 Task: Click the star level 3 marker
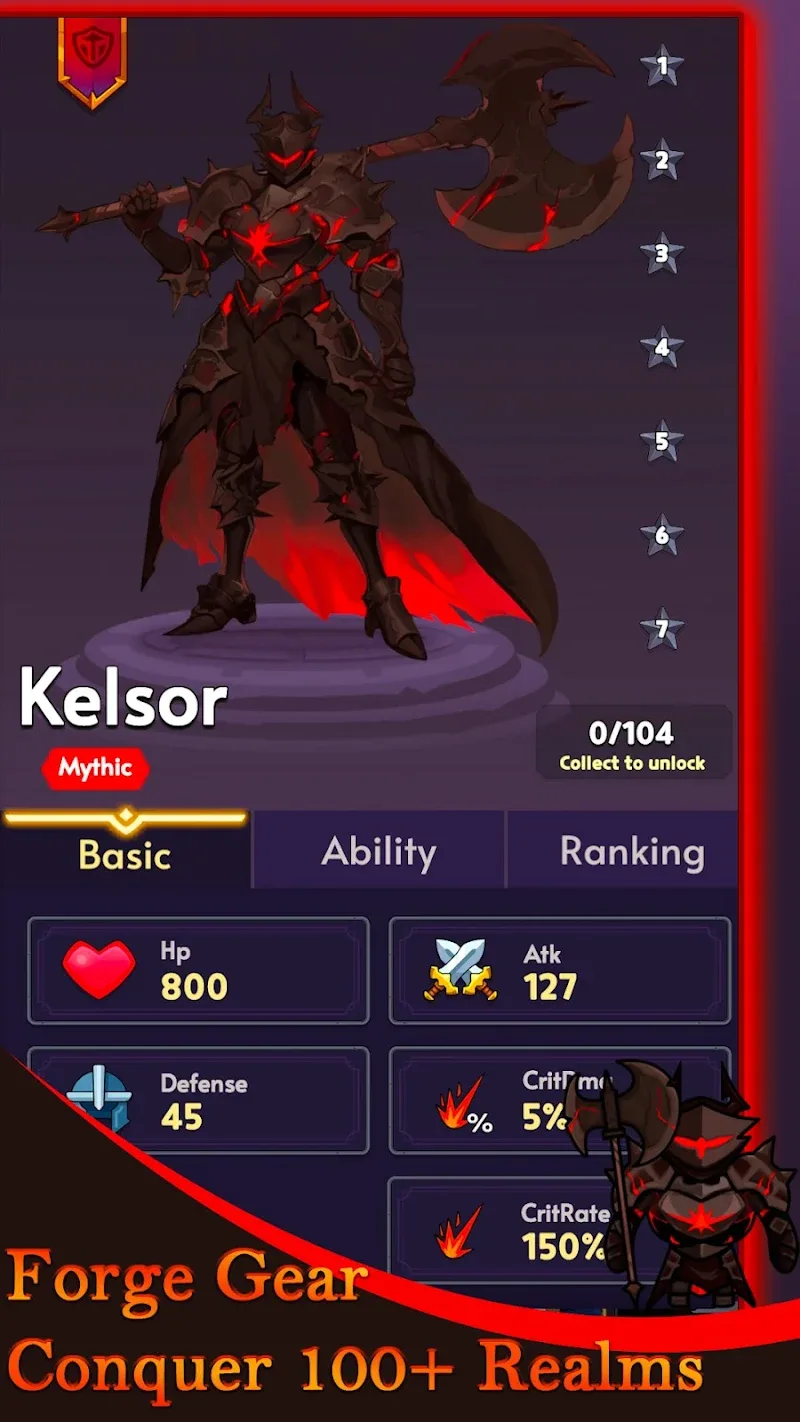pos(661,254)
